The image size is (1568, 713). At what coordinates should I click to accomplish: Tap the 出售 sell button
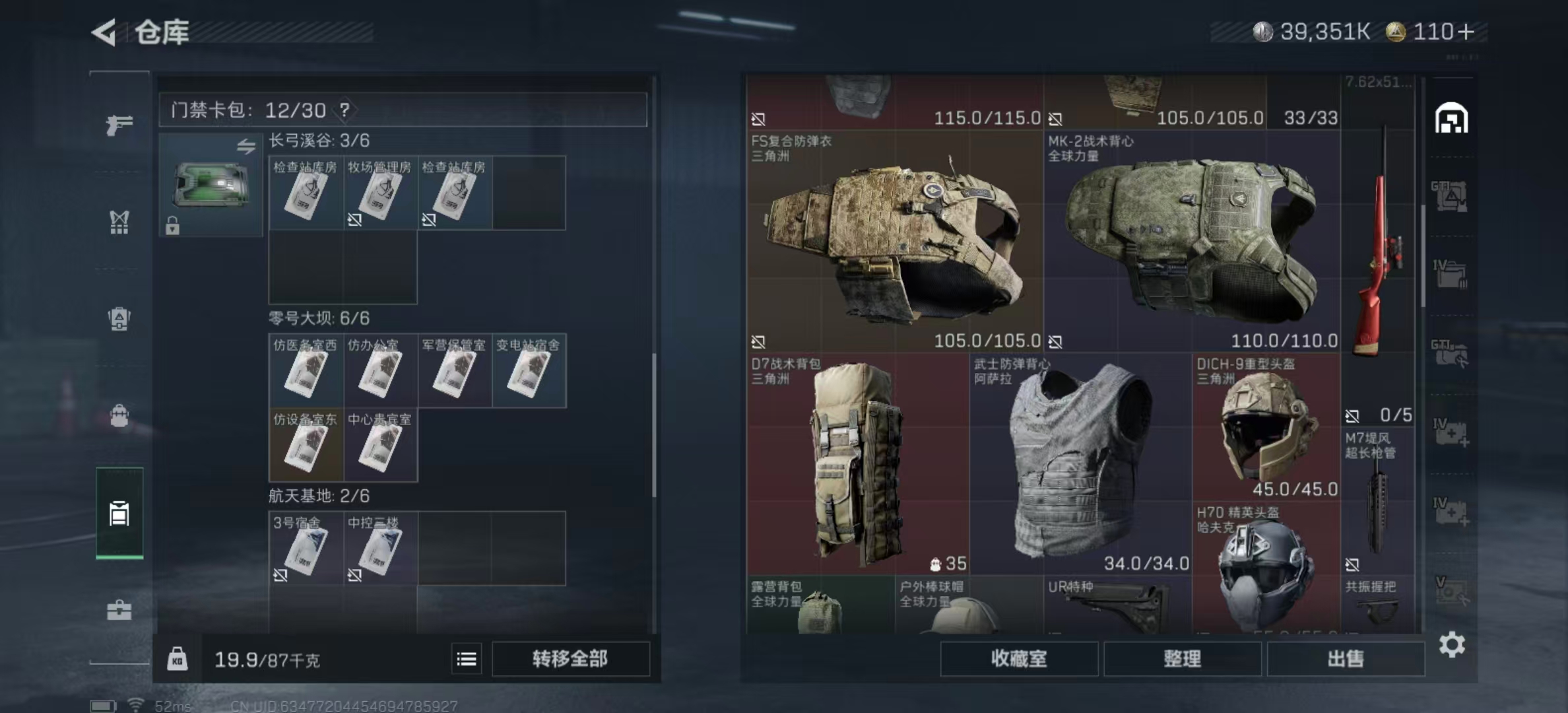(x=1345, y=659)
